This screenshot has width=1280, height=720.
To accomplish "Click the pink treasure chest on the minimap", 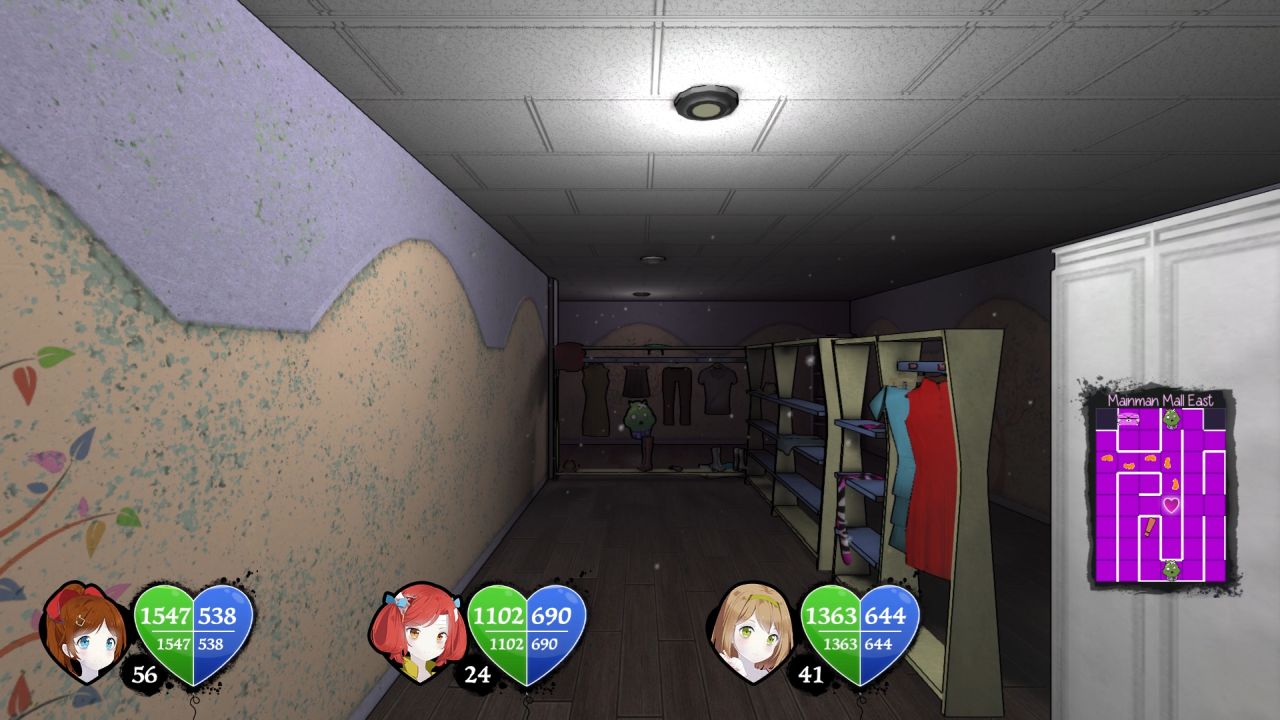I will [x=1127, y=418].
